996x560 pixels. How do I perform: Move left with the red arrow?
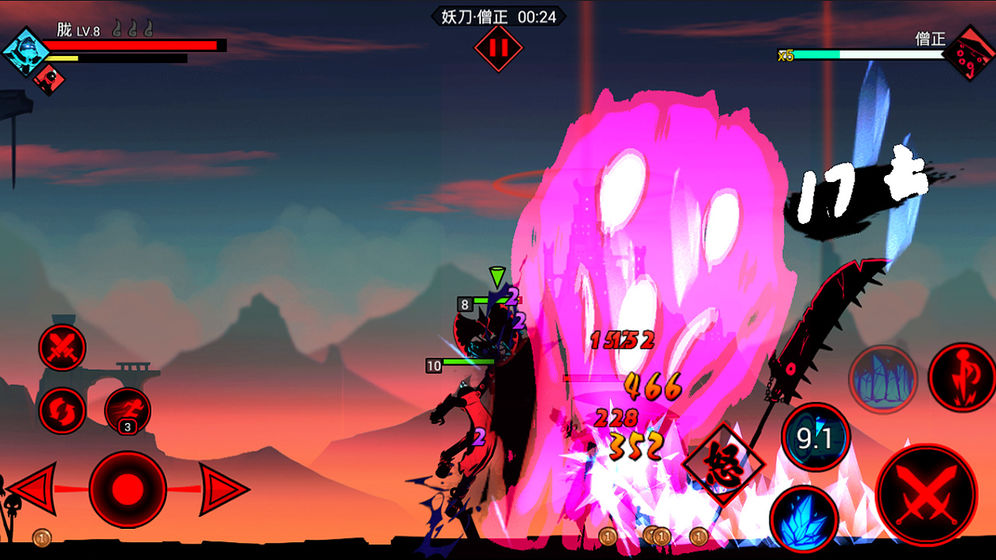[32, 489]
